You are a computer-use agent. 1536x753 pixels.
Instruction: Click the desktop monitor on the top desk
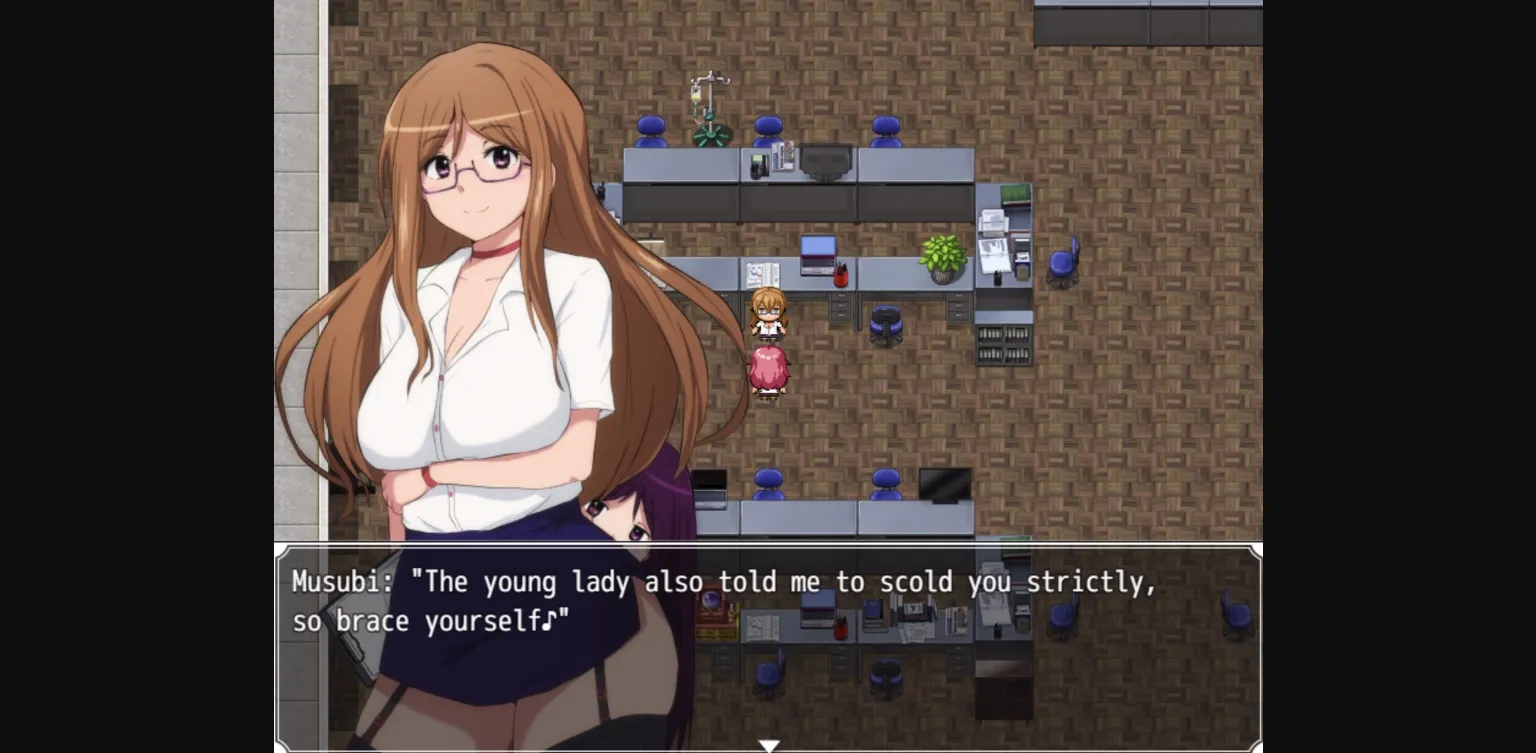824,160
